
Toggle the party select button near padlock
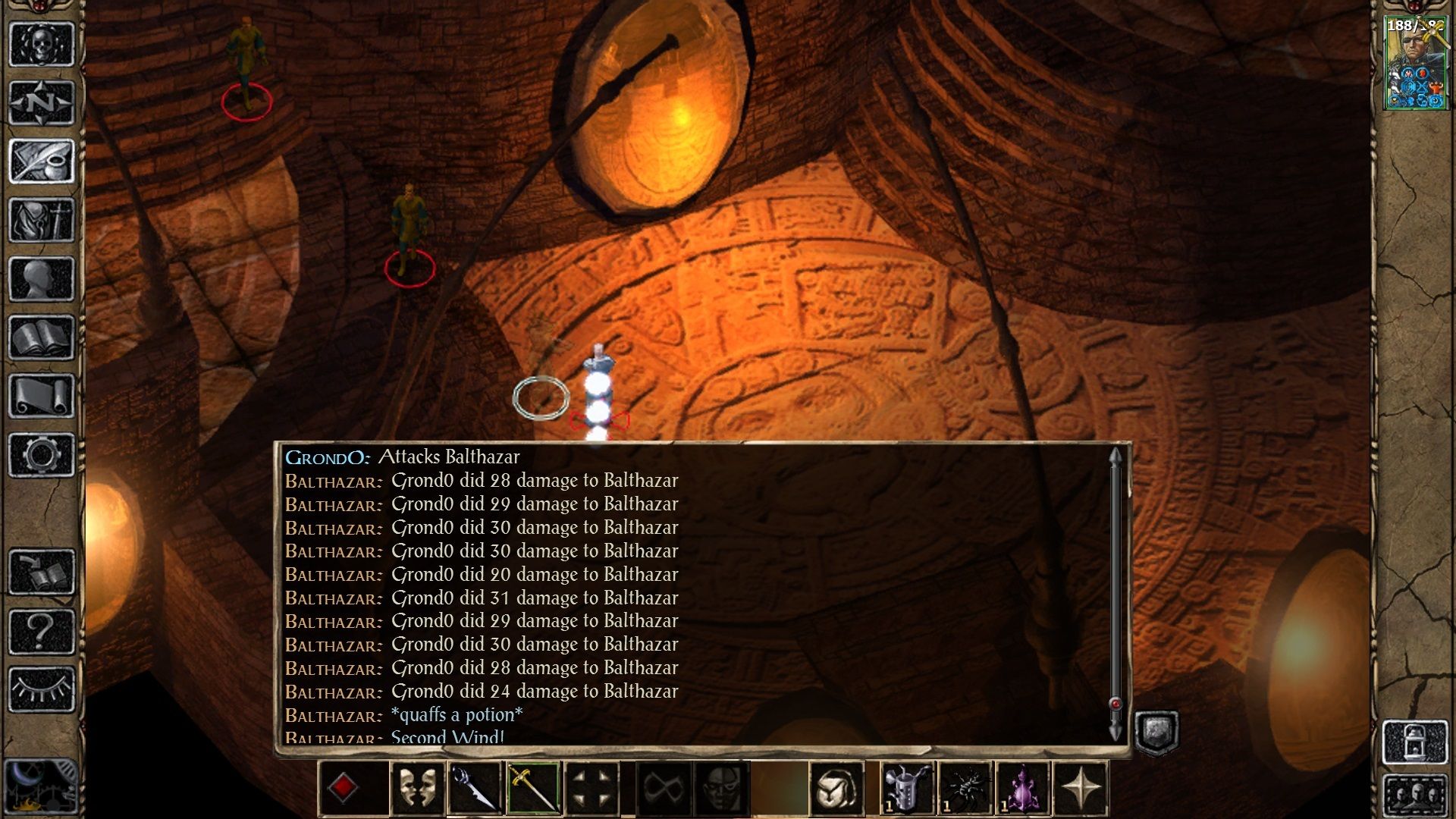[x=1414, y=796]
